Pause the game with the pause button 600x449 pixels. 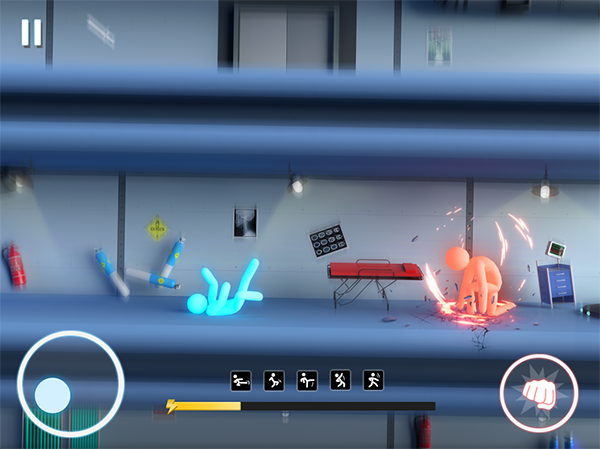[x=32, y=33]
